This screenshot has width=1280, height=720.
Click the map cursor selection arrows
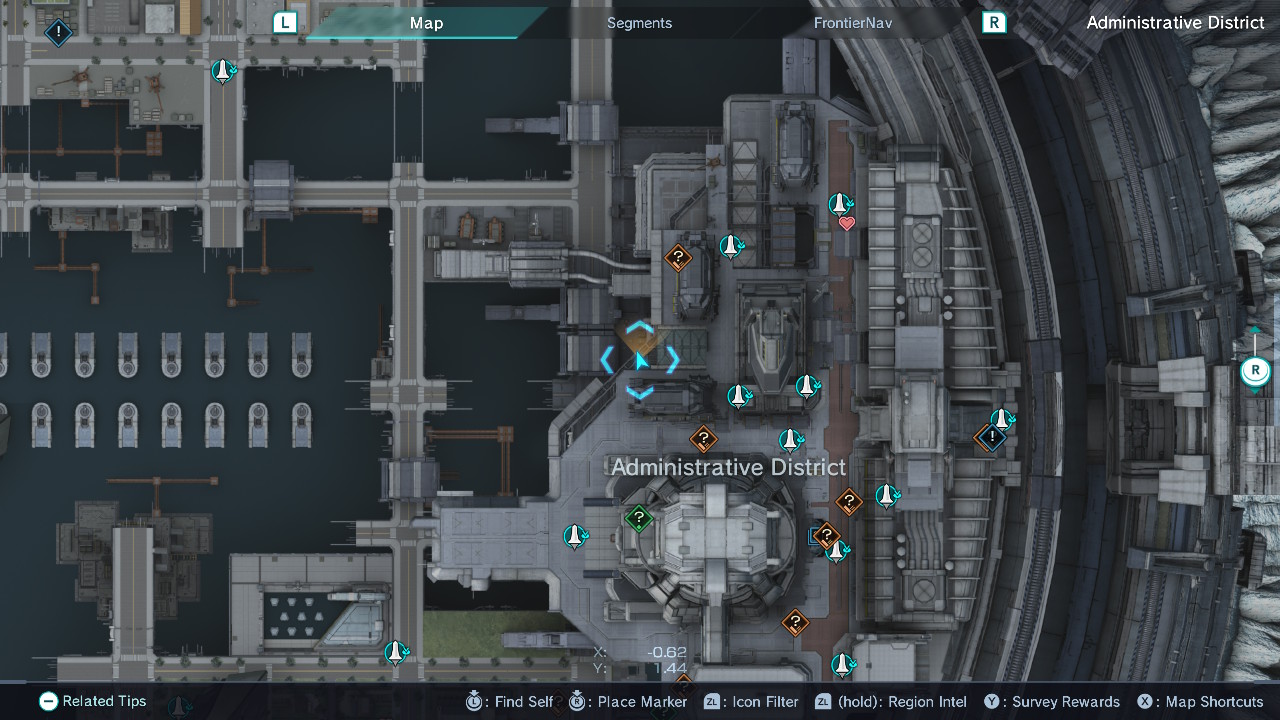tap(640, 358)
